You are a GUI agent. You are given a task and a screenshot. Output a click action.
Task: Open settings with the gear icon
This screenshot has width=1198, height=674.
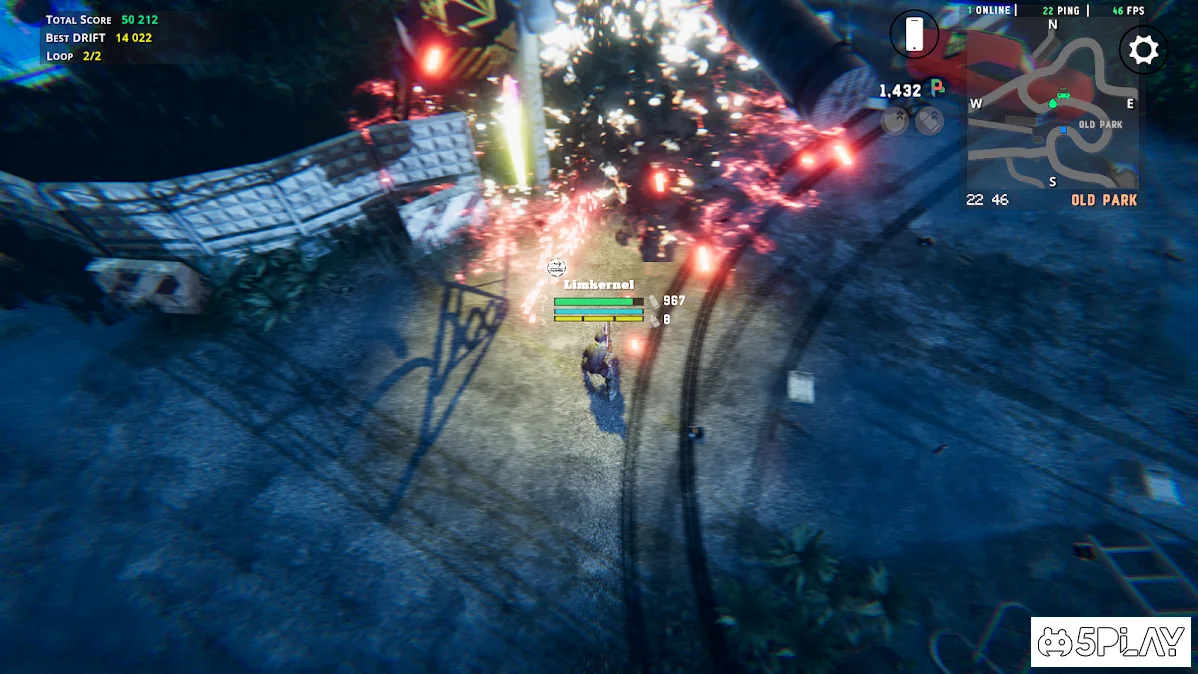point(1143,50)
